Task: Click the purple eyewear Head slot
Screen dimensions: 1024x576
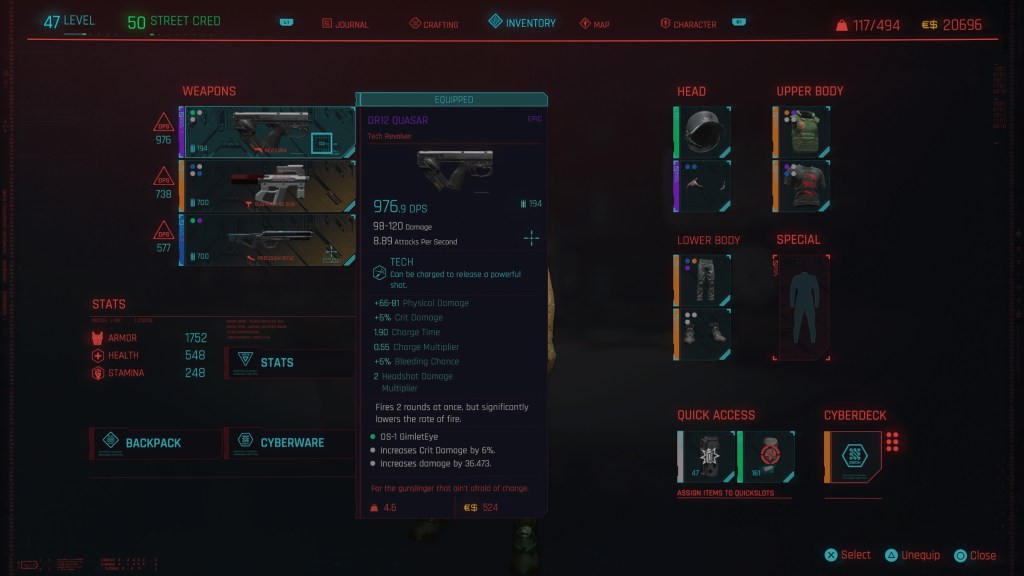Action: point(703,186)
